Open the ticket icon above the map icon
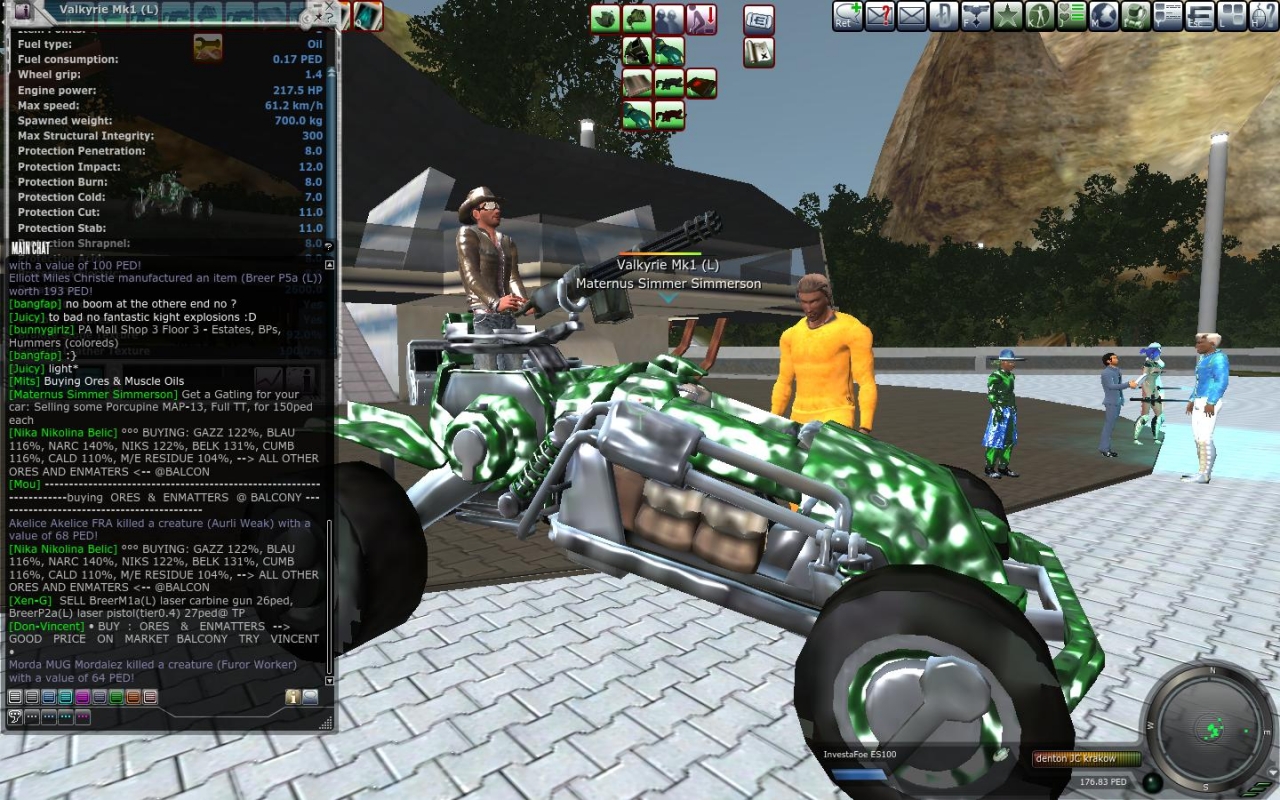 [758, 19]
